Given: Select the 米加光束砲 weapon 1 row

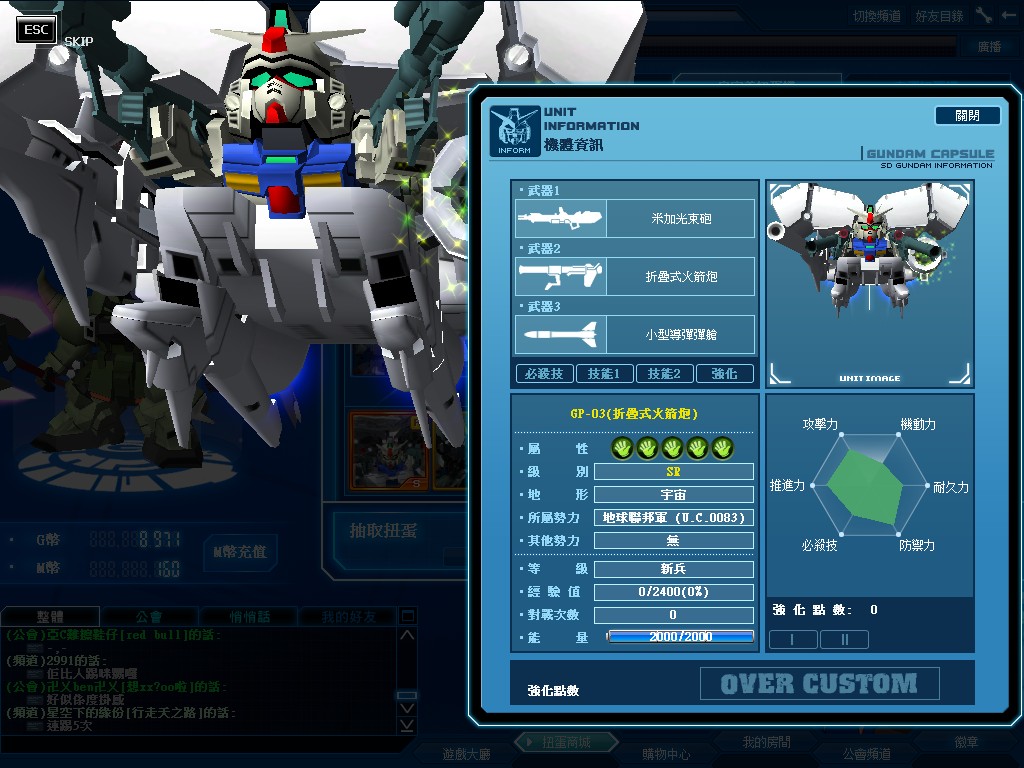Looking at the screenshot, I should pyautogui.click(x=635, y=218).
